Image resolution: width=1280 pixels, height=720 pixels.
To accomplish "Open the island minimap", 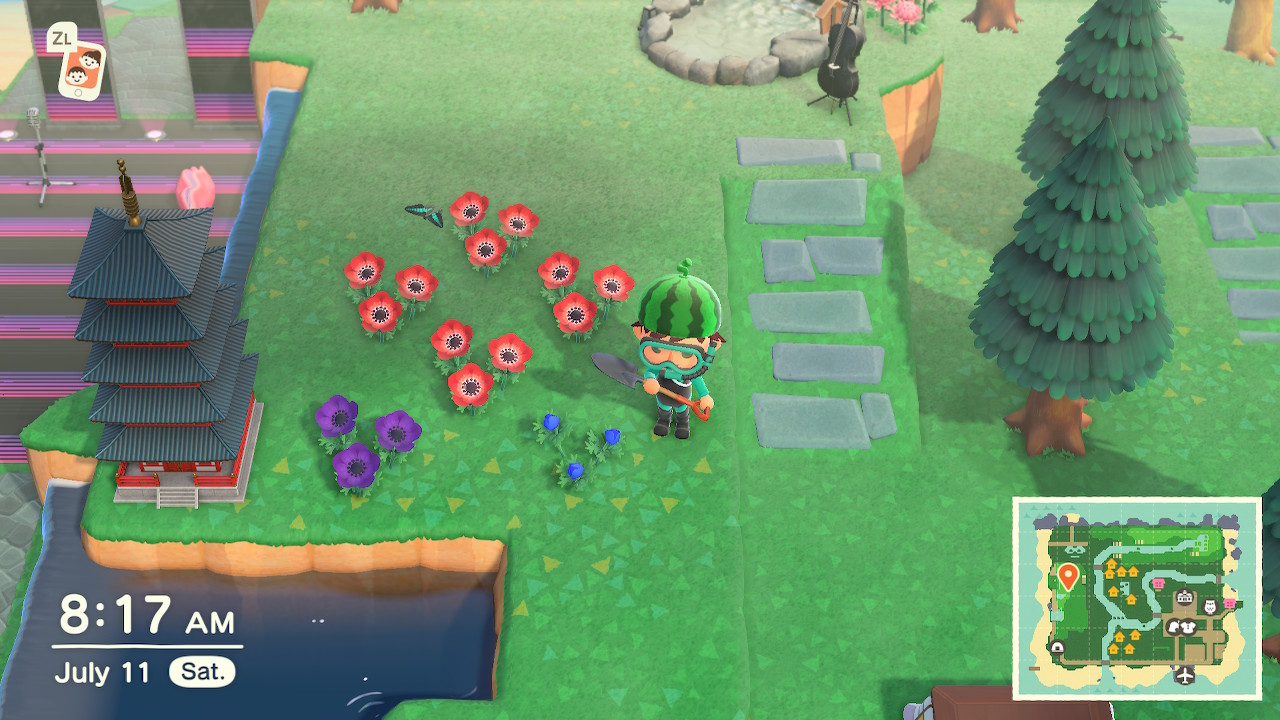I will tap(1136, 598).
